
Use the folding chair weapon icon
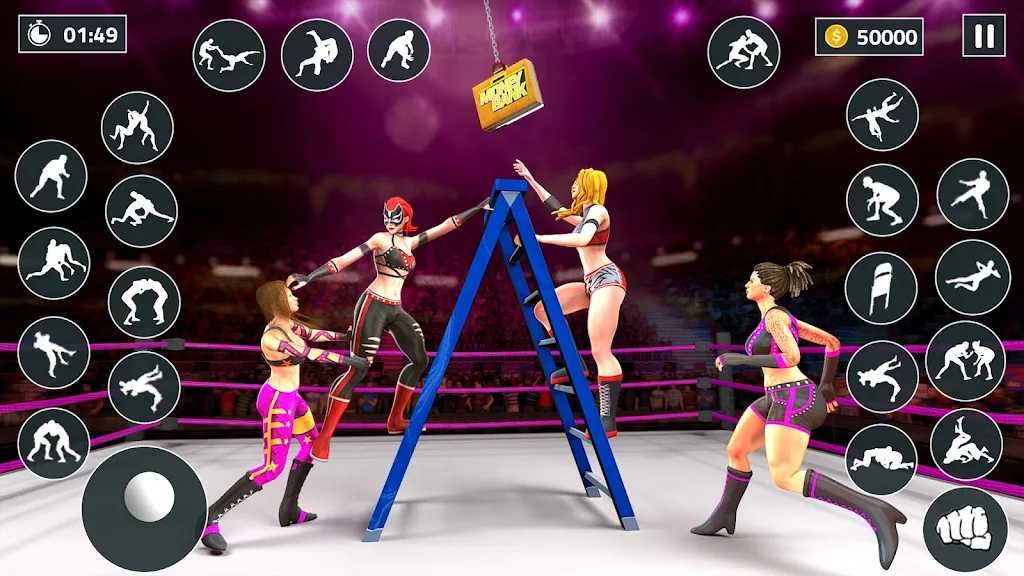coord(881,288)
